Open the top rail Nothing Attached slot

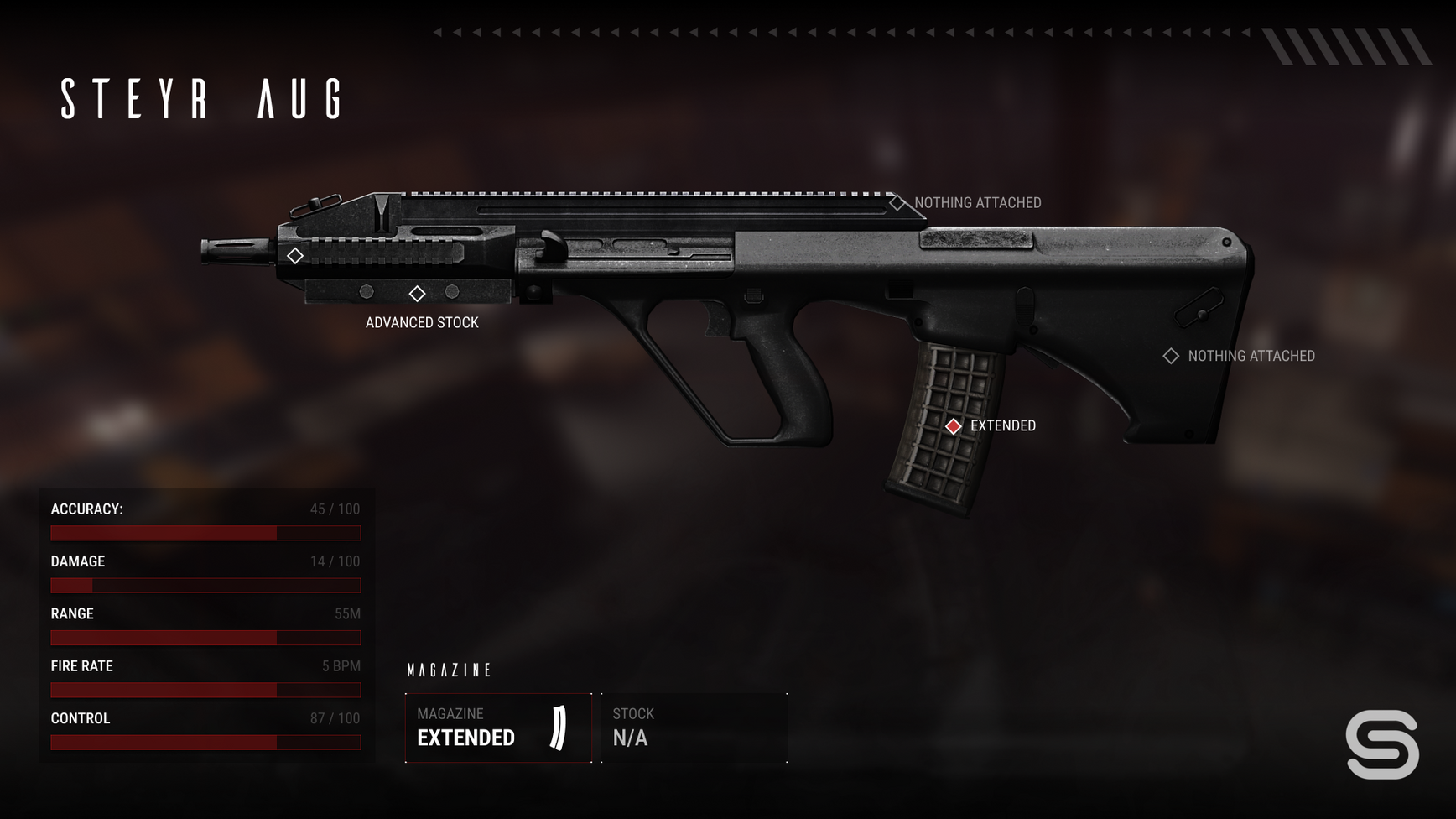tap(897, 203)
